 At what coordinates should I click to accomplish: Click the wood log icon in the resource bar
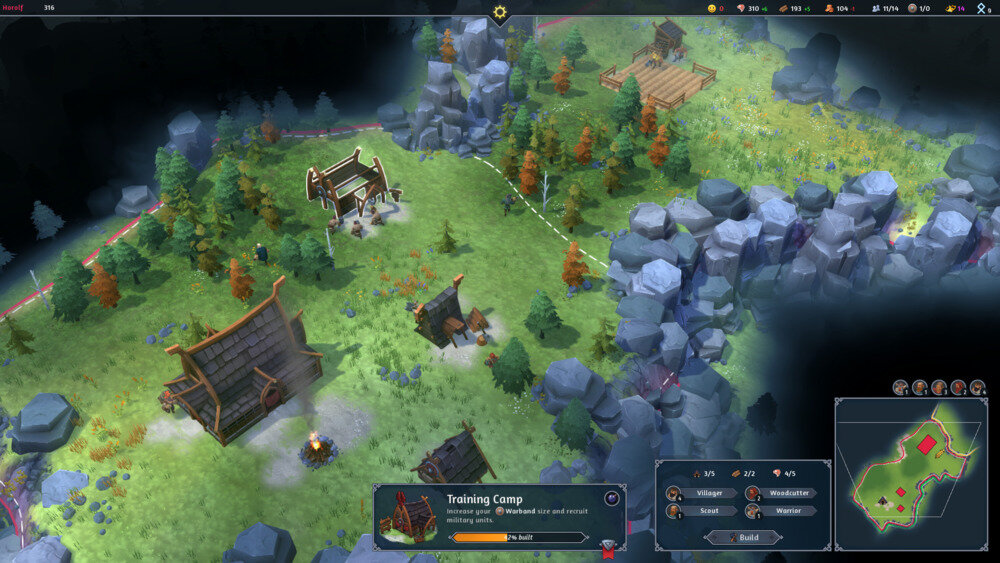click(x=783, y=8)
